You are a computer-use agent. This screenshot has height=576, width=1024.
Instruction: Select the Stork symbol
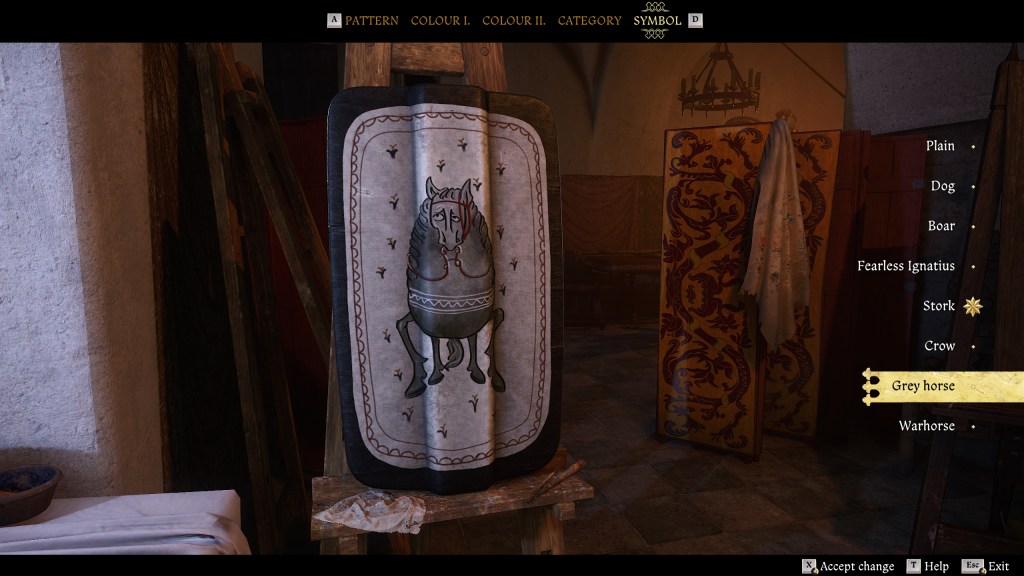point(939,306)
